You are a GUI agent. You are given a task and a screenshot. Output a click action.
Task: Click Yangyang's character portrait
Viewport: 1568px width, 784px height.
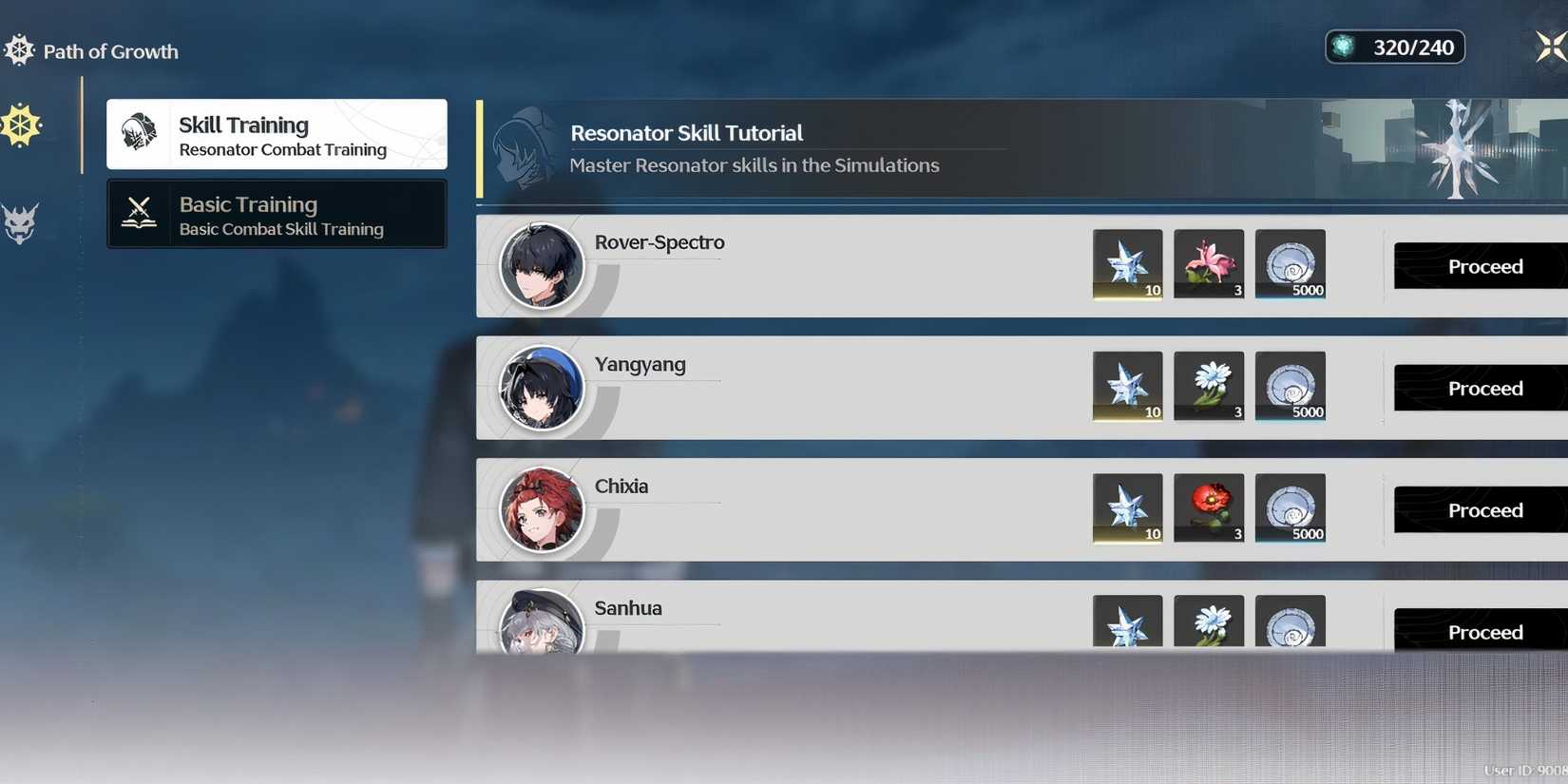(x=542, y=388)
